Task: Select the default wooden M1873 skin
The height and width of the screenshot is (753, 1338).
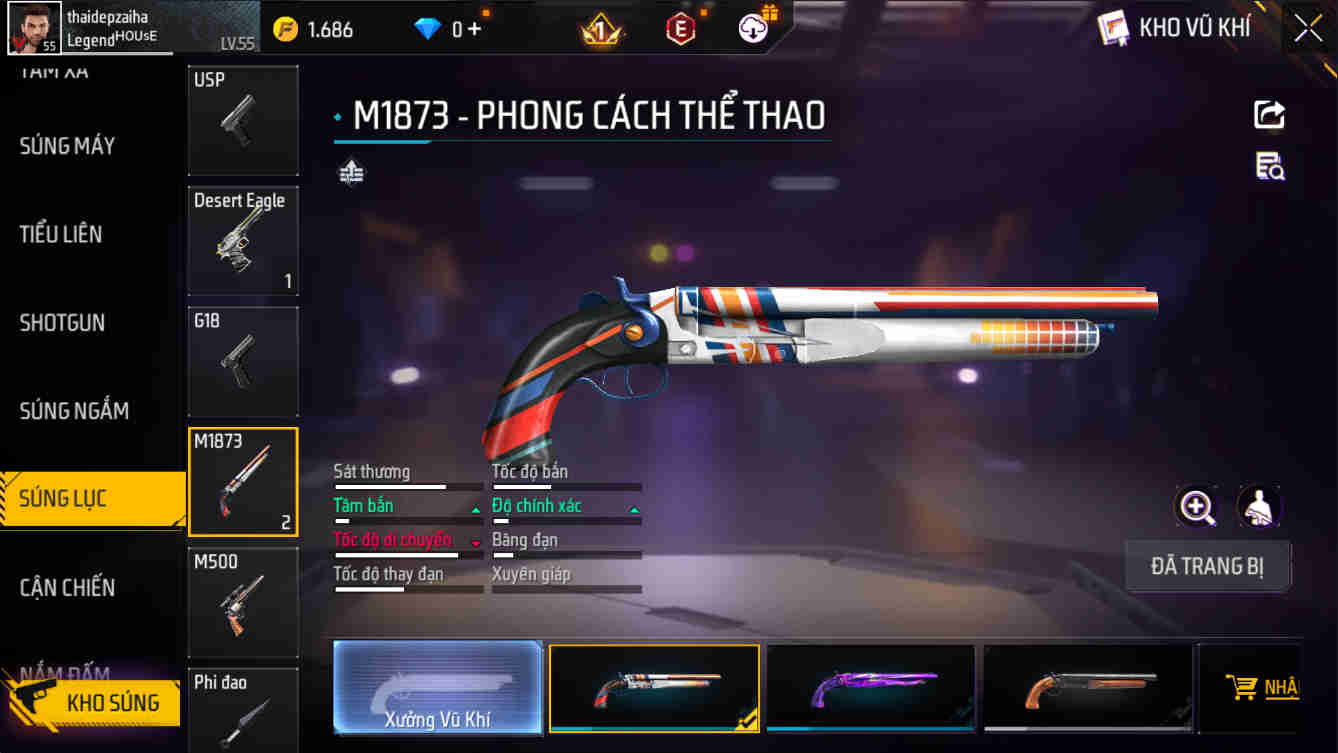Action: coord(1087,688)
